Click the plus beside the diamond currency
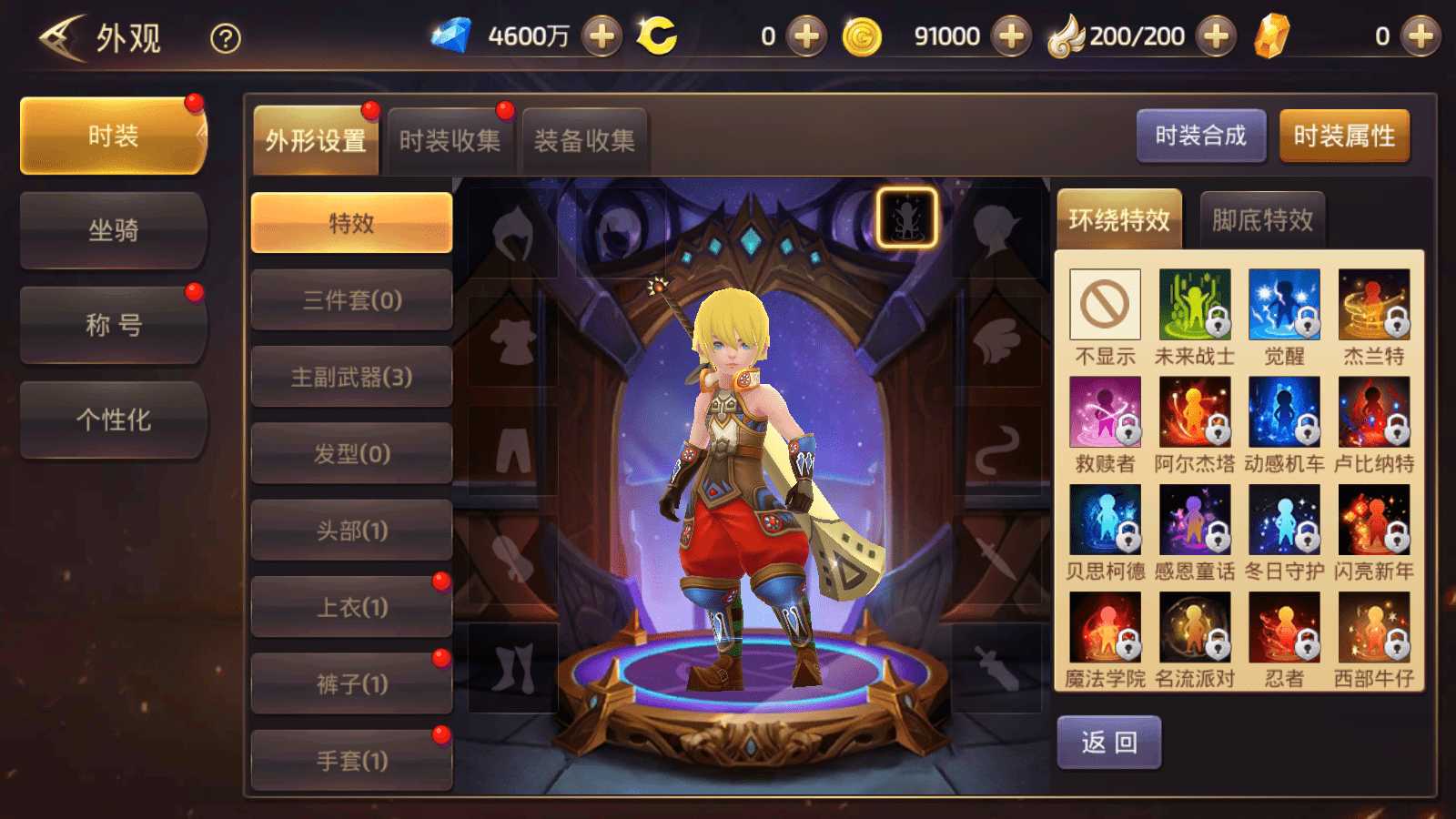Screen dimensions: 1456x819 pyautogui.click(x=602, y=36)
